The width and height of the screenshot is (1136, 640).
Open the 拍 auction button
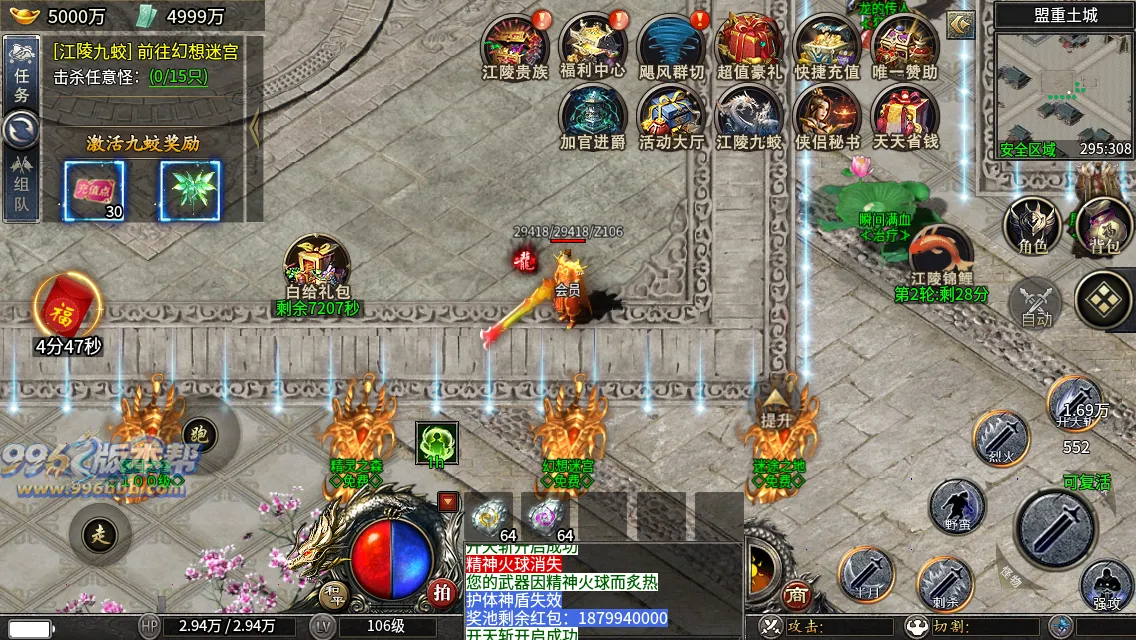pyautogui.click(x=442, y=592)
